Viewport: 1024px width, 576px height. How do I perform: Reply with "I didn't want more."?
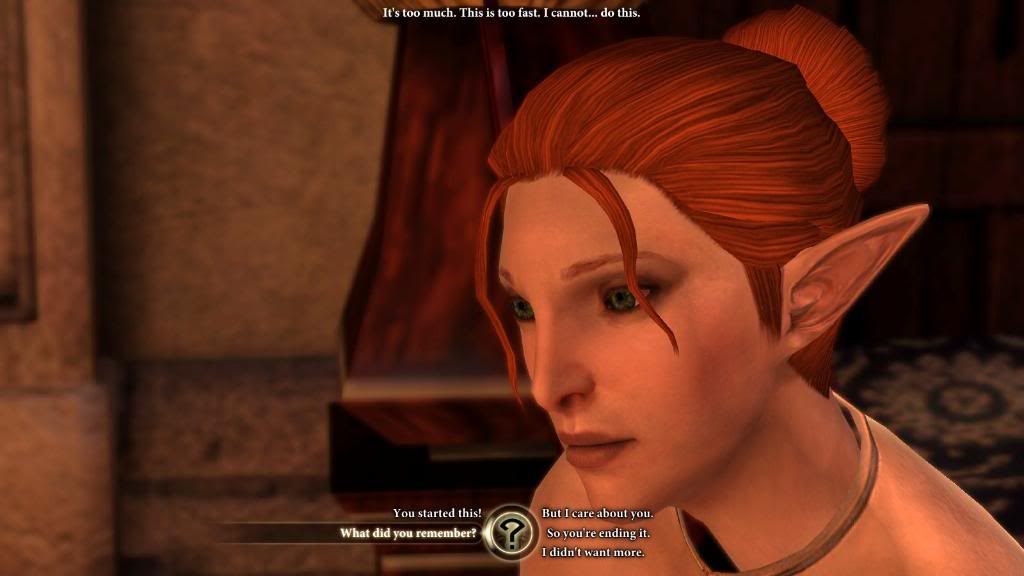click(x=593, y=552)
